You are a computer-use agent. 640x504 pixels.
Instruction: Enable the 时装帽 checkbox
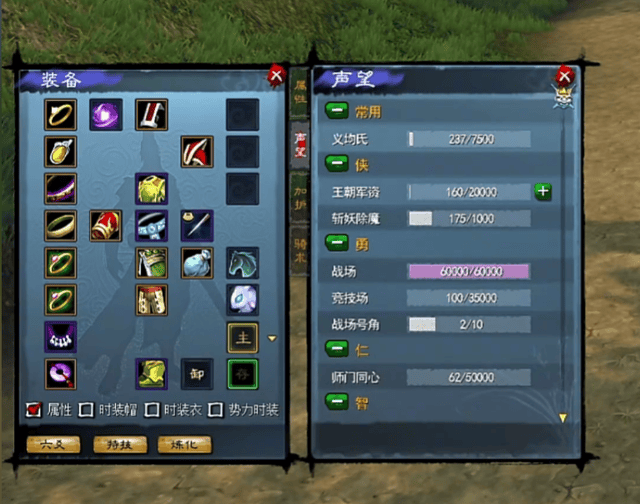point(87,410)
